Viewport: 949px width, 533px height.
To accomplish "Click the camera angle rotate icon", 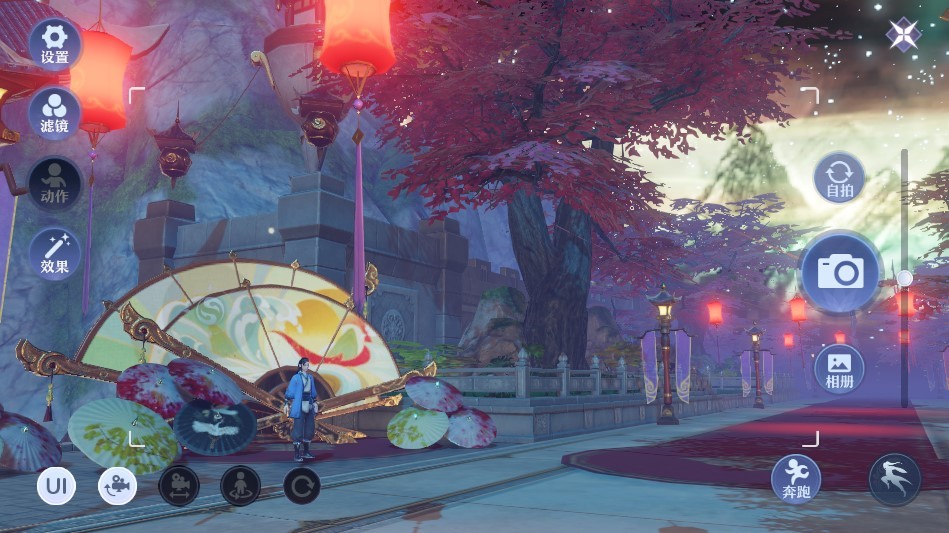I will [117, 487].
